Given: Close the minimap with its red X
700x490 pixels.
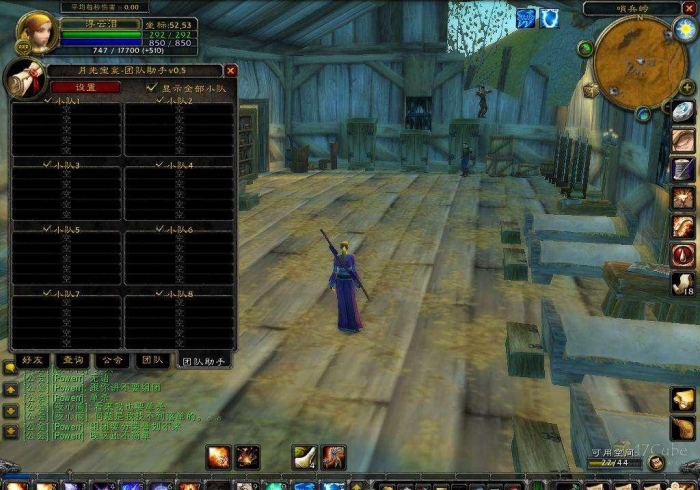Looking at the screenshot, I should click(x=687, y=8).
